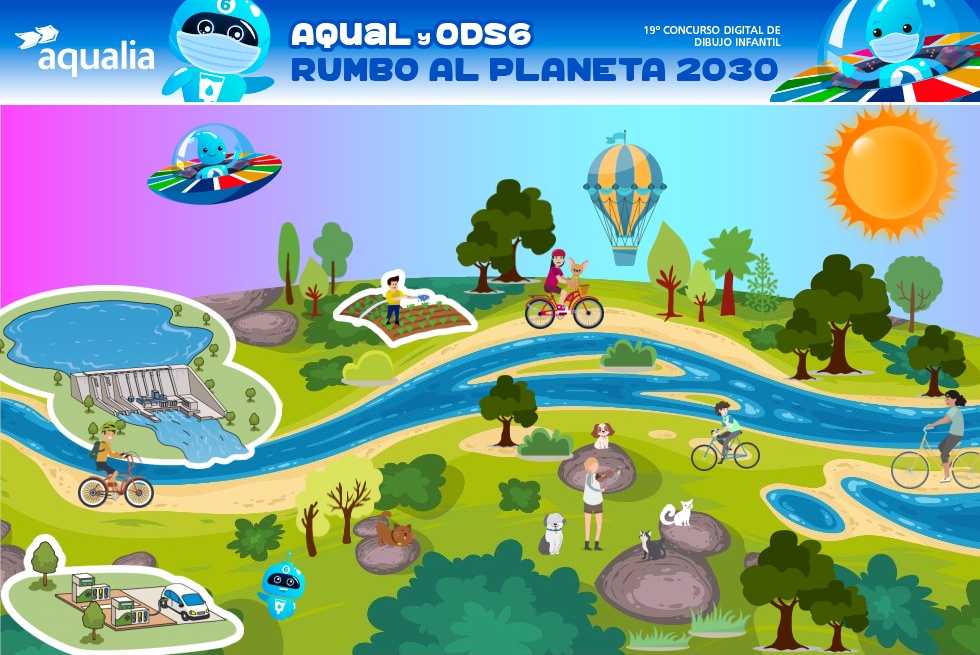Select the vegetable garden hotspot
The image size is (980, 655).
click(405, 308)
